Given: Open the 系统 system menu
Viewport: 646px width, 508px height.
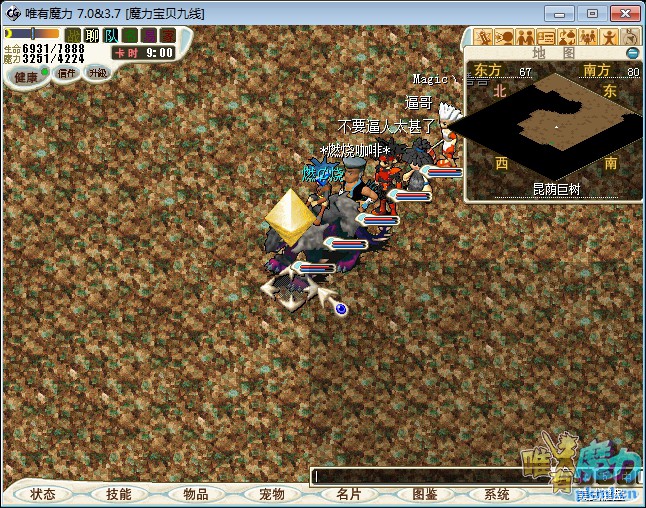Looking at the screenshot, I should (x=497, y=494).
